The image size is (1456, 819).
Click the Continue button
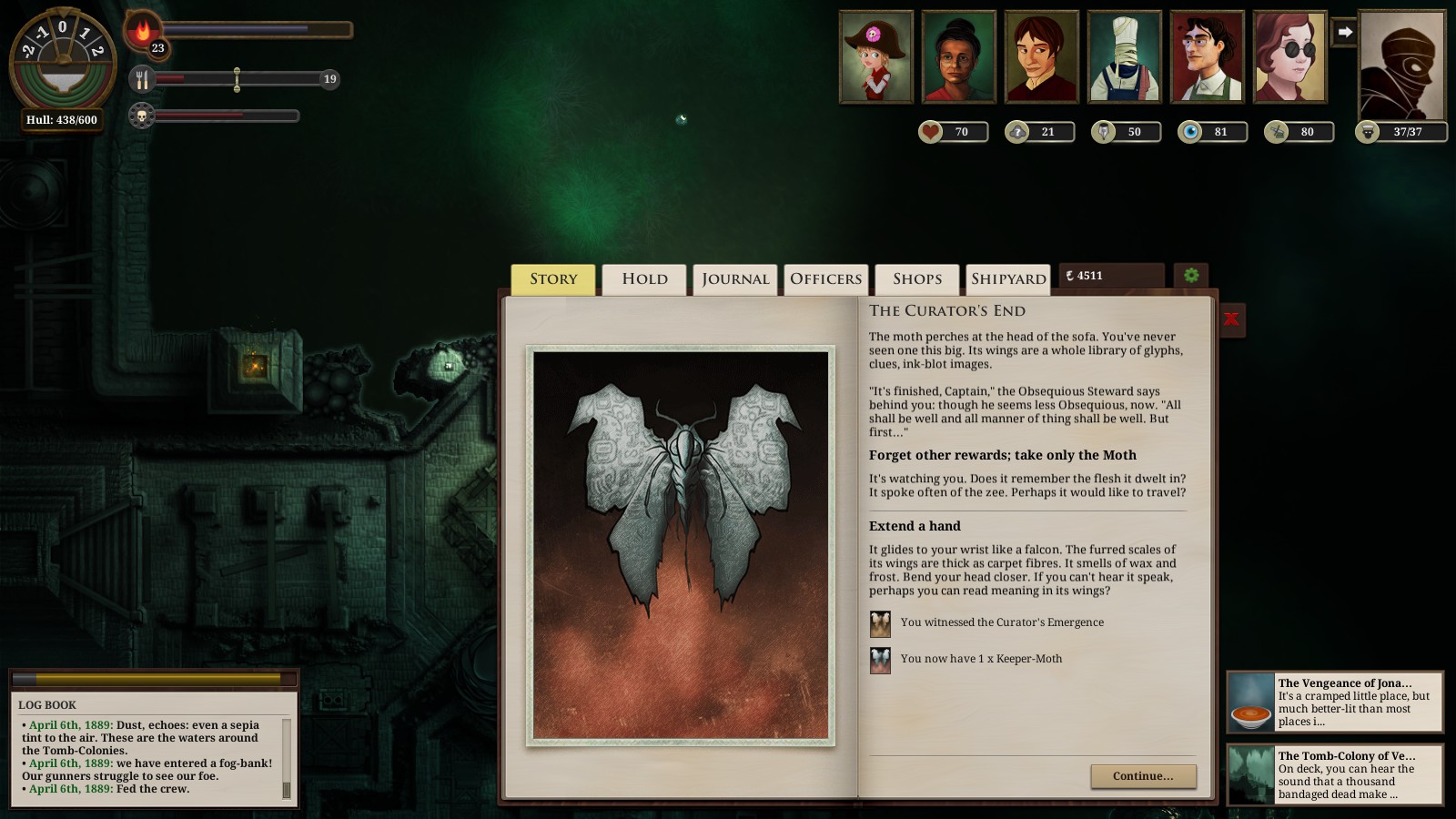click(x=1143, y=776)
